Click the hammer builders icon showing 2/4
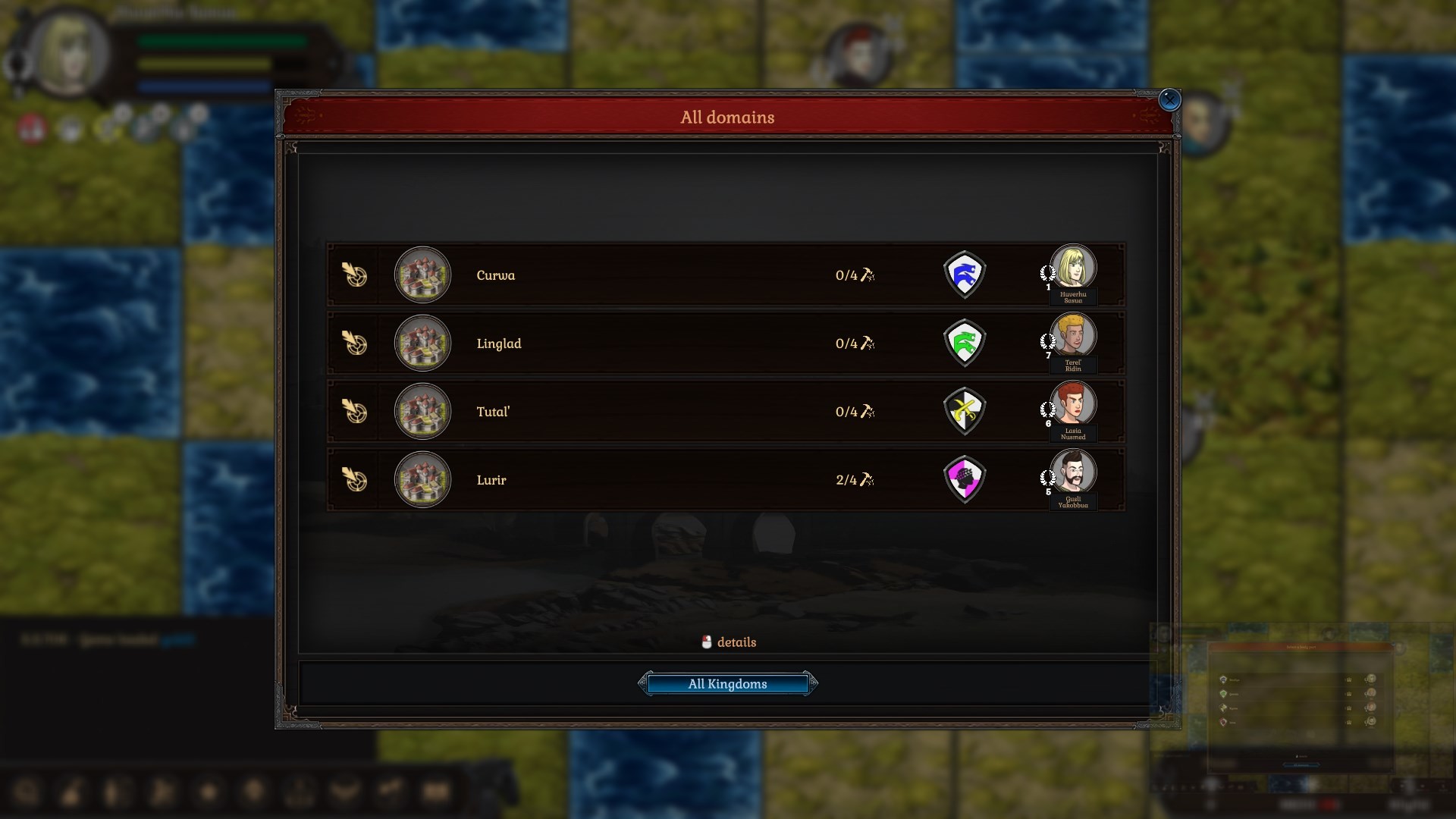 tap(855, 480)
